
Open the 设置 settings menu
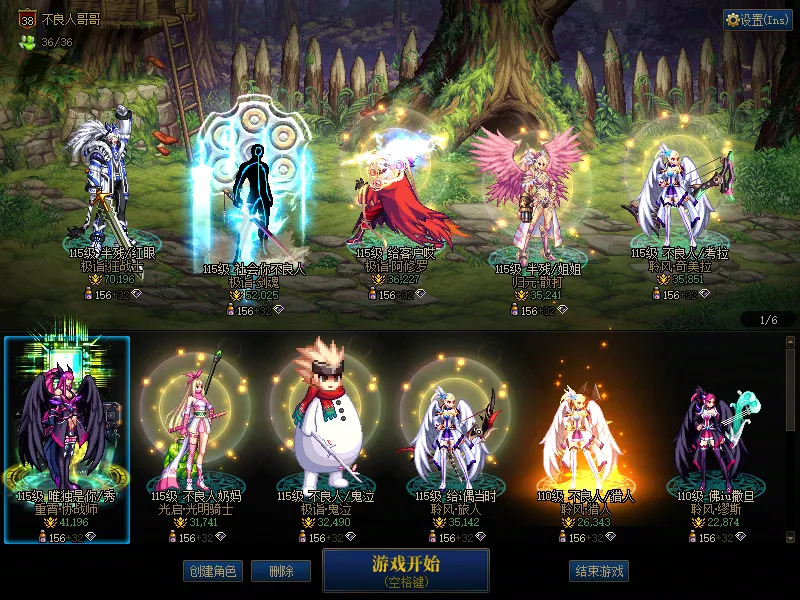coord(758,20)
